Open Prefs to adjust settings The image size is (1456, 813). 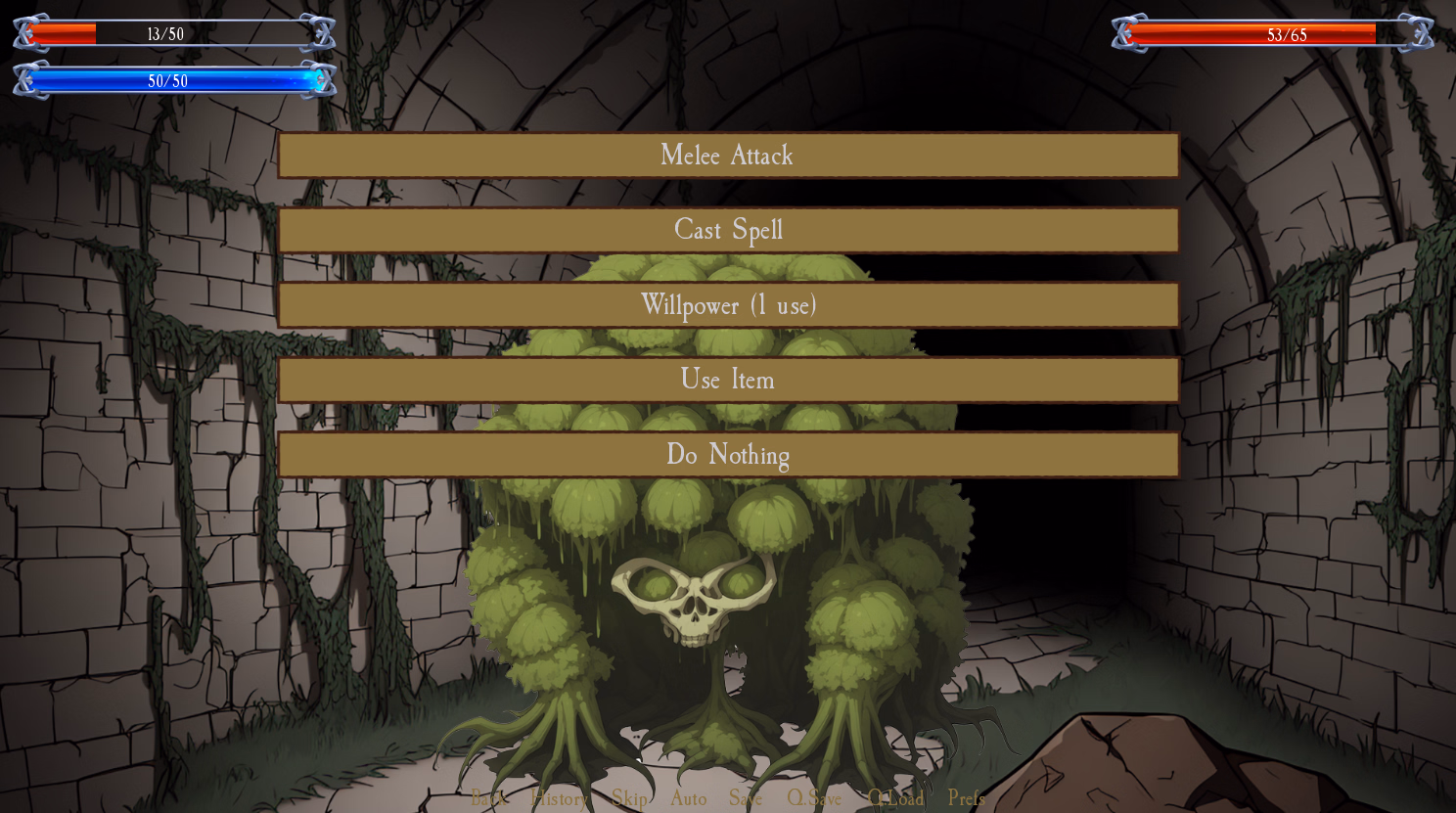point(966,799)
